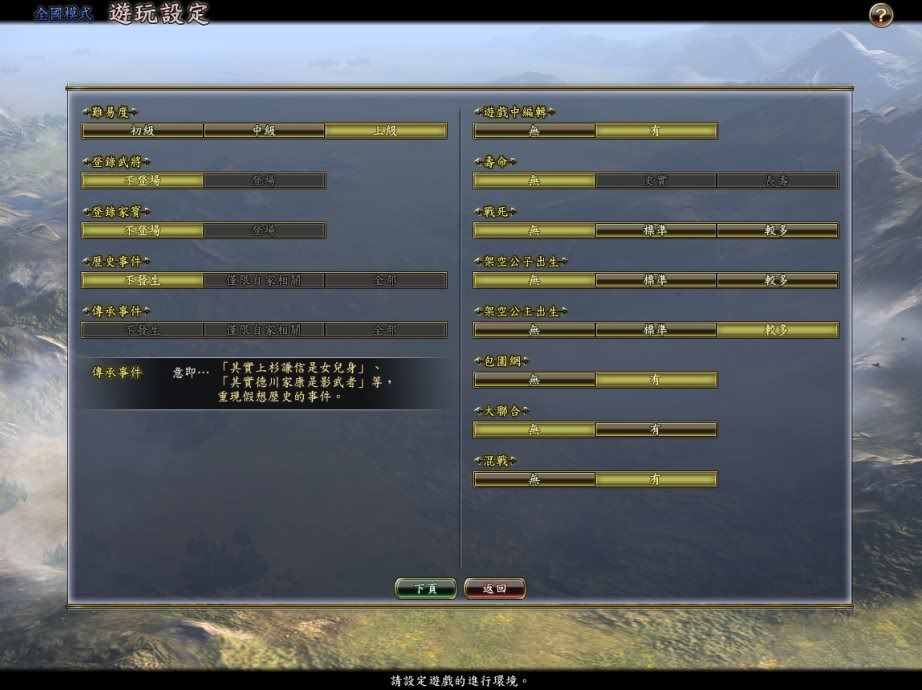Select 不登場 under 登錄家寶
The width and height of the screenshot is (922, 690).
(x=142, y=230)
